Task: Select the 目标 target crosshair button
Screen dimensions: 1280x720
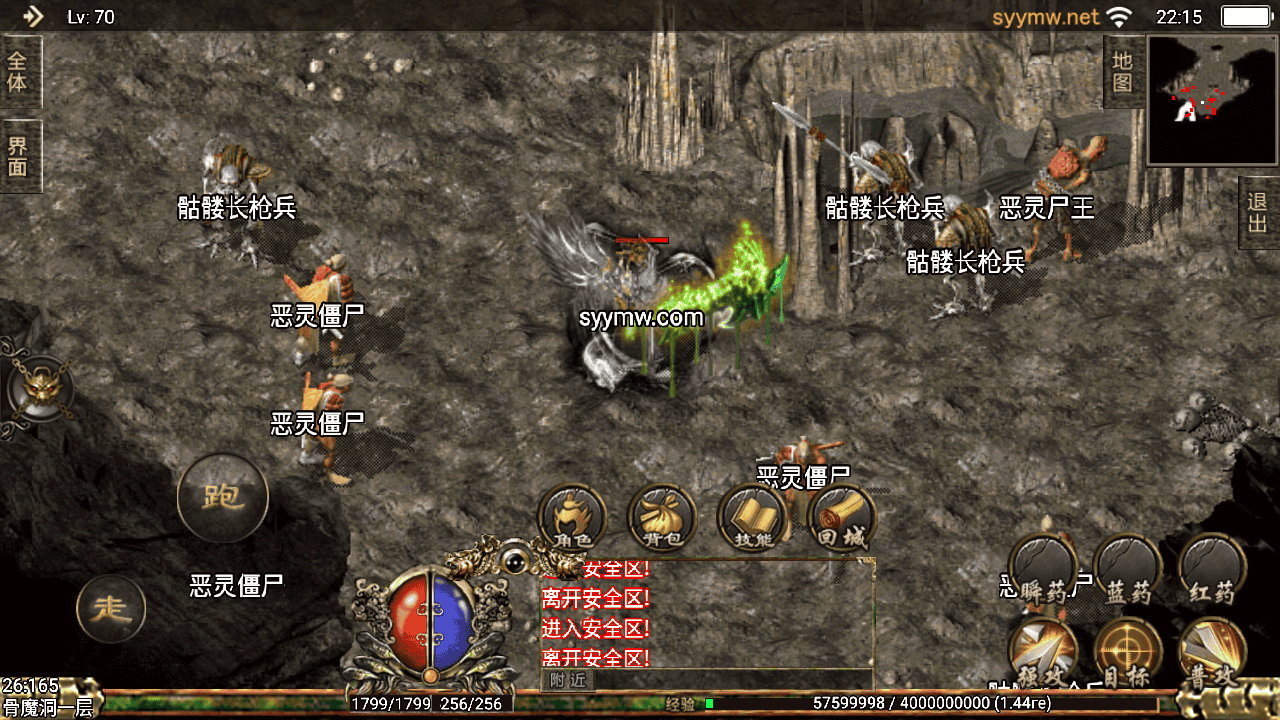Action: click(1128, 651)
